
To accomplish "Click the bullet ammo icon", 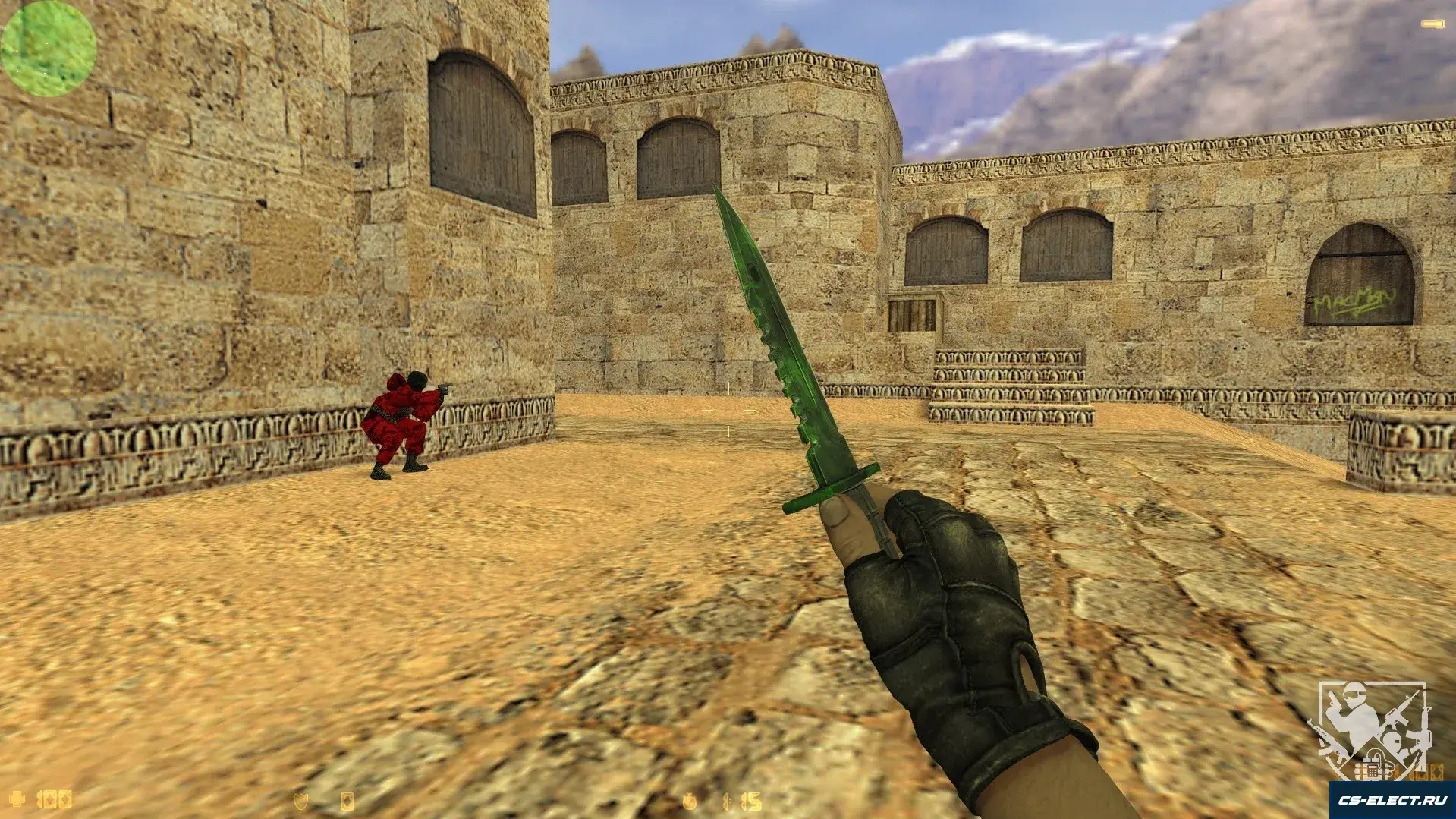I will click(1432, 25).
